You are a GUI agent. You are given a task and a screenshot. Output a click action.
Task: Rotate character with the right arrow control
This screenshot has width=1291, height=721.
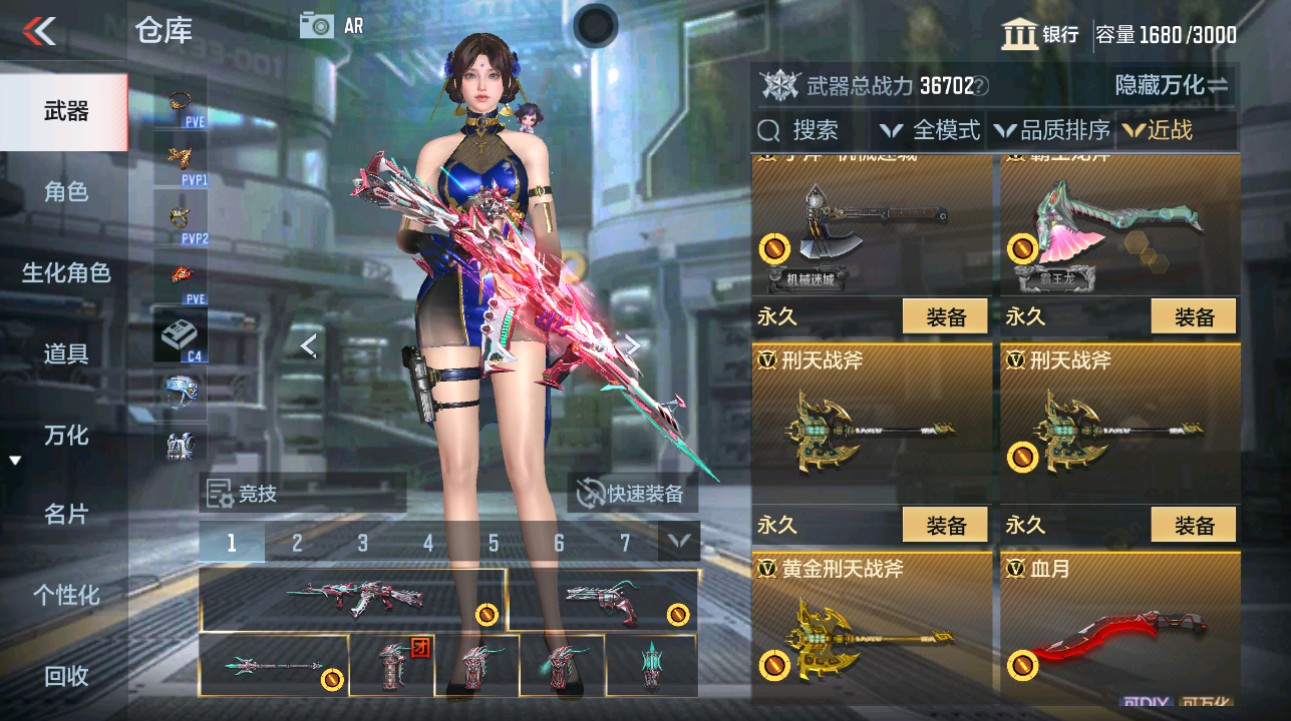[x=632, y=346]
